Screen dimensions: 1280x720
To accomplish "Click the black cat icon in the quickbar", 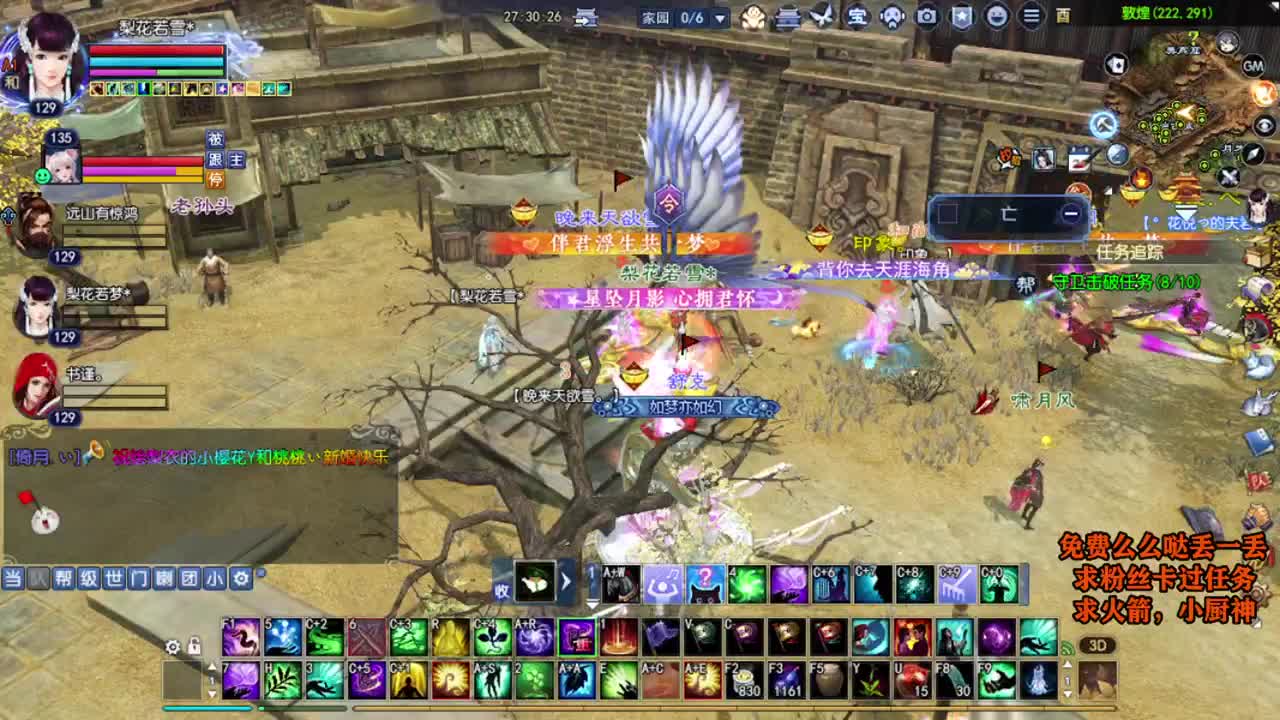I will coord(704,587).
